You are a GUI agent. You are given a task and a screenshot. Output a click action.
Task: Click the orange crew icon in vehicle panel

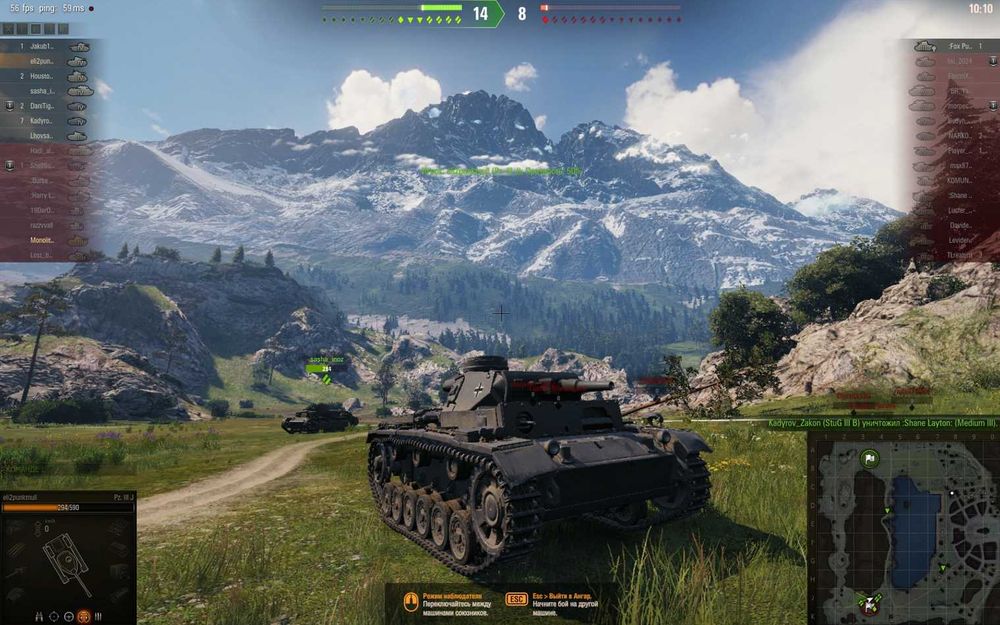[84, 616]
